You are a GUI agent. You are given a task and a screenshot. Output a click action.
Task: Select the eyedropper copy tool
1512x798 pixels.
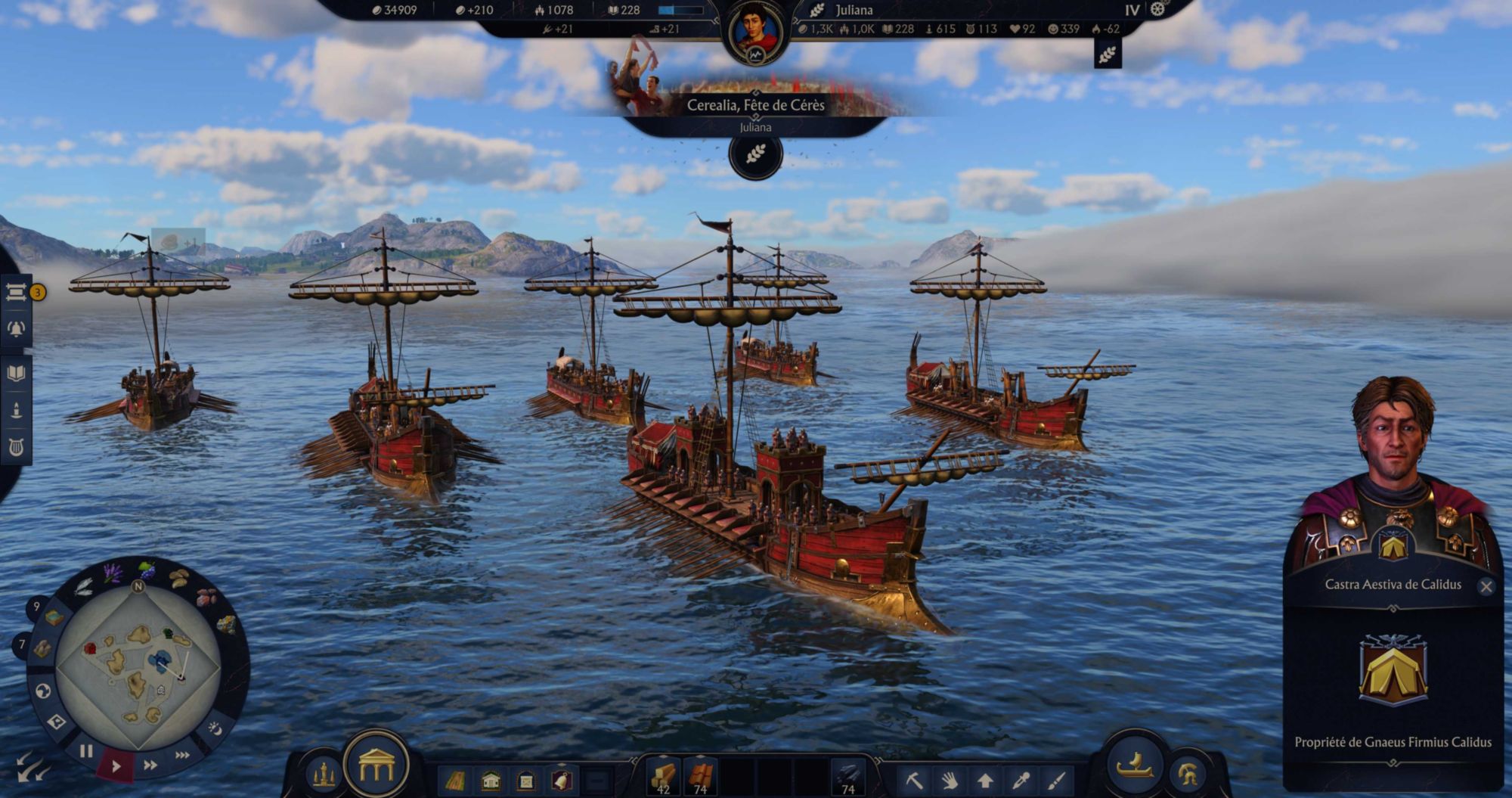pos(1021,779)
